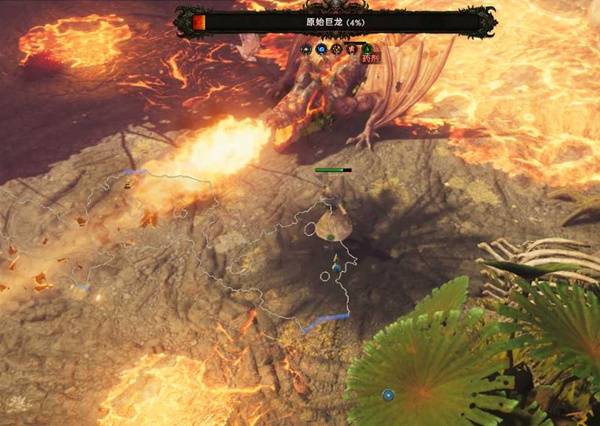The height and width of the screenshot is (426, 600).
Task: Inspect the blue round boss status icon
Action: (322, 48)
